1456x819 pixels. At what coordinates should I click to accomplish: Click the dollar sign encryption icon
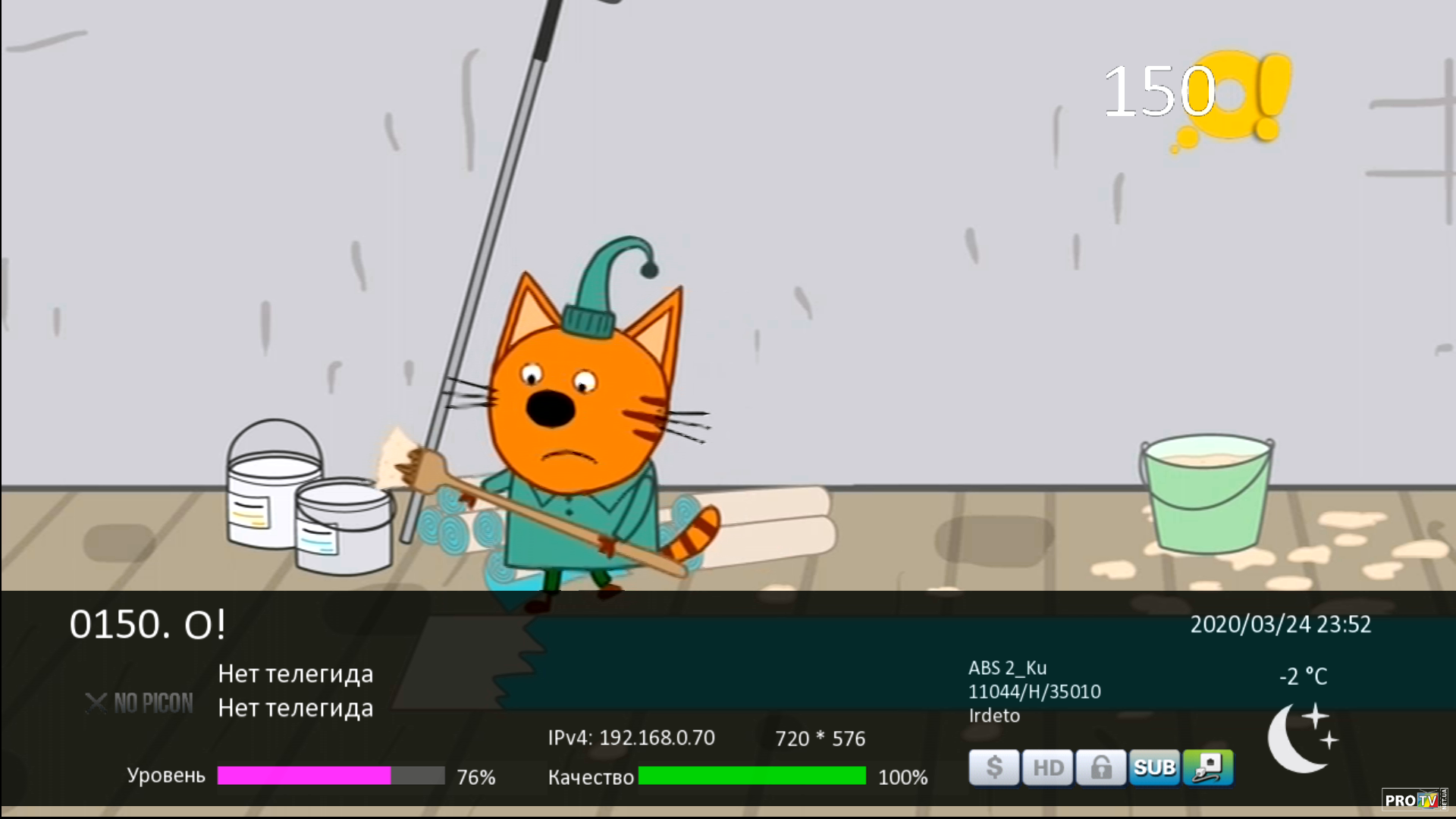993,767
